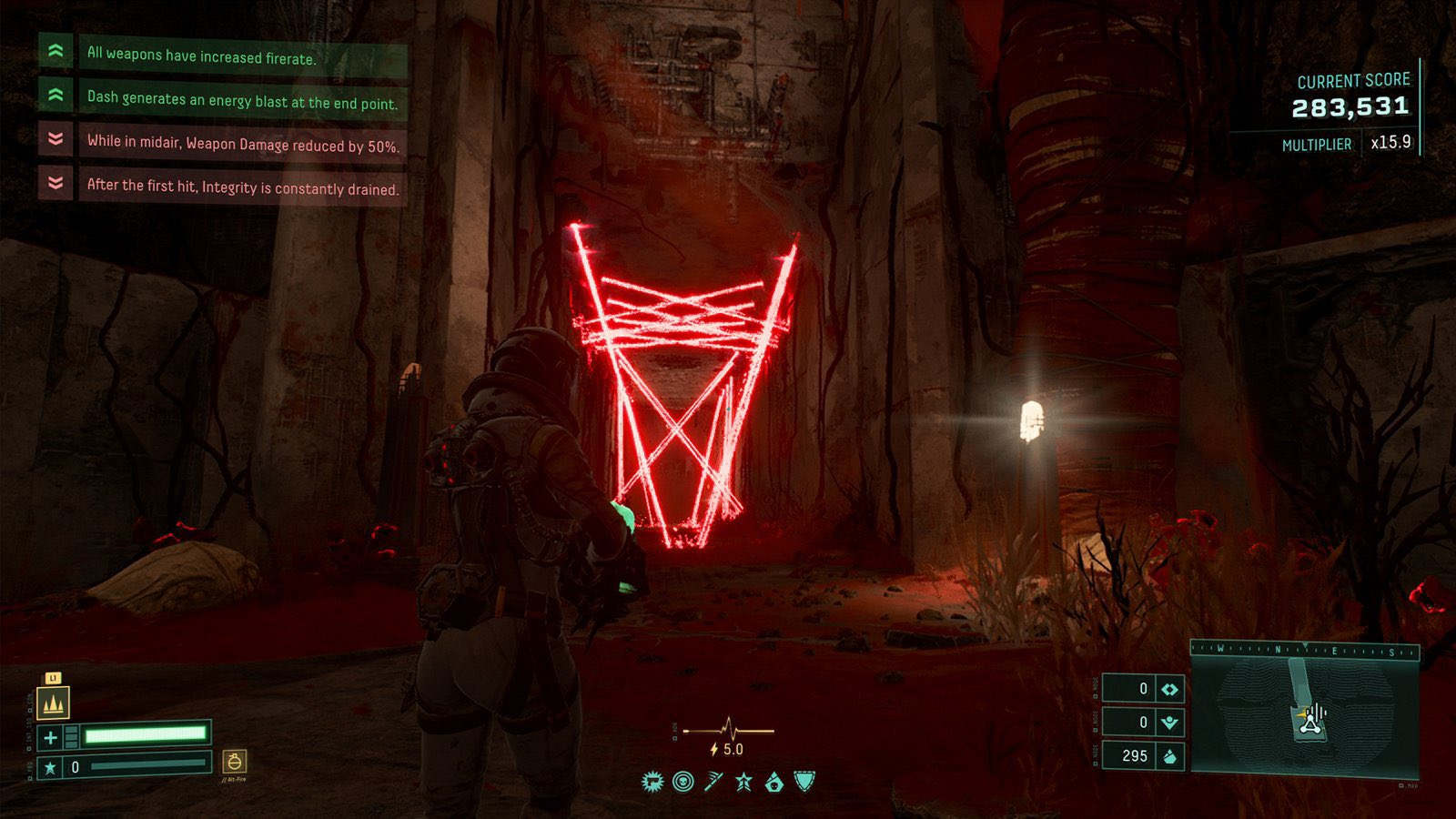
Task: Click the downward chevron resource icon
Action: tap(1169, 723)
